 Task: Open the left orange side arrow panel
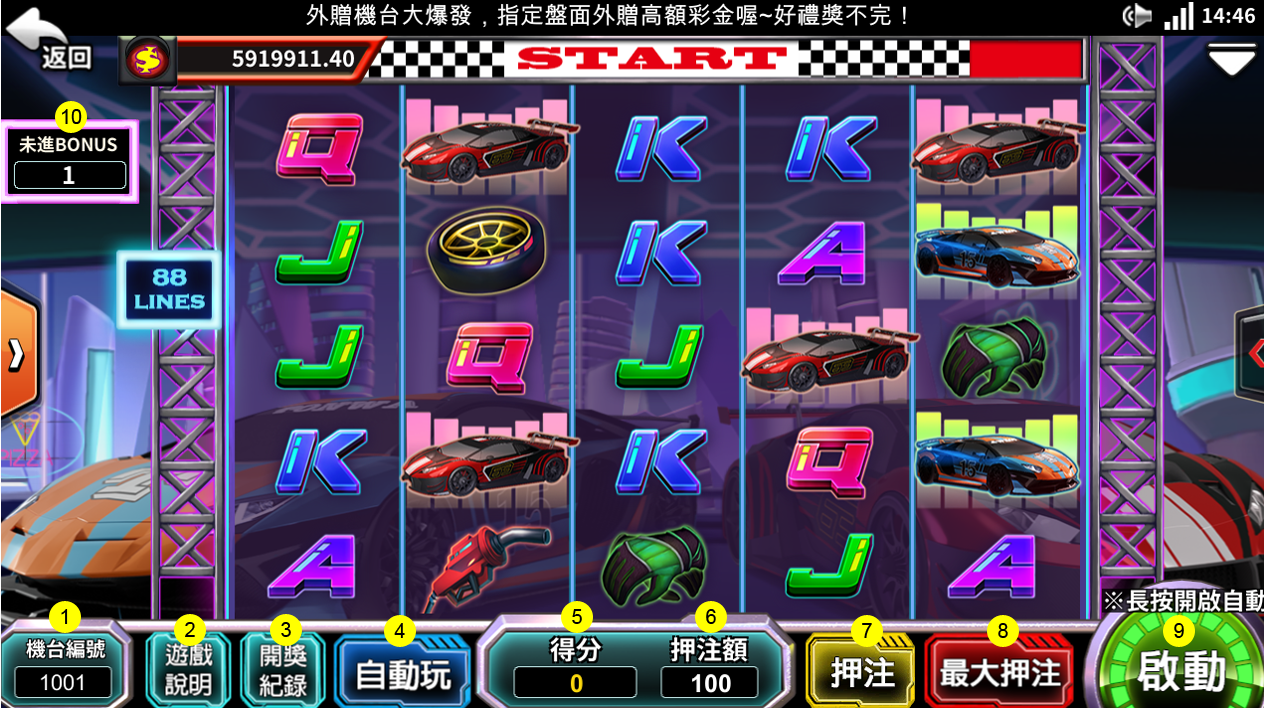(17, 355)
